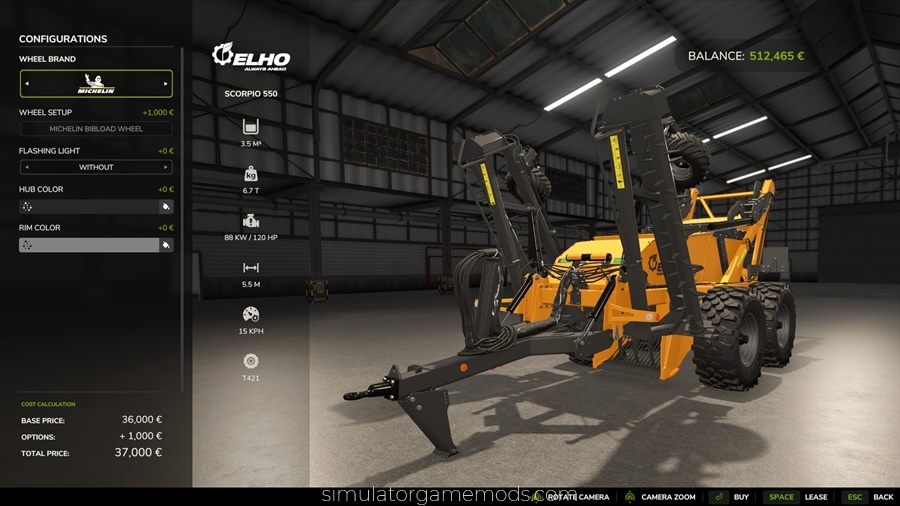900x506 pixels.
Task: Choose the previous flashing light option
Action: [26, 167]
